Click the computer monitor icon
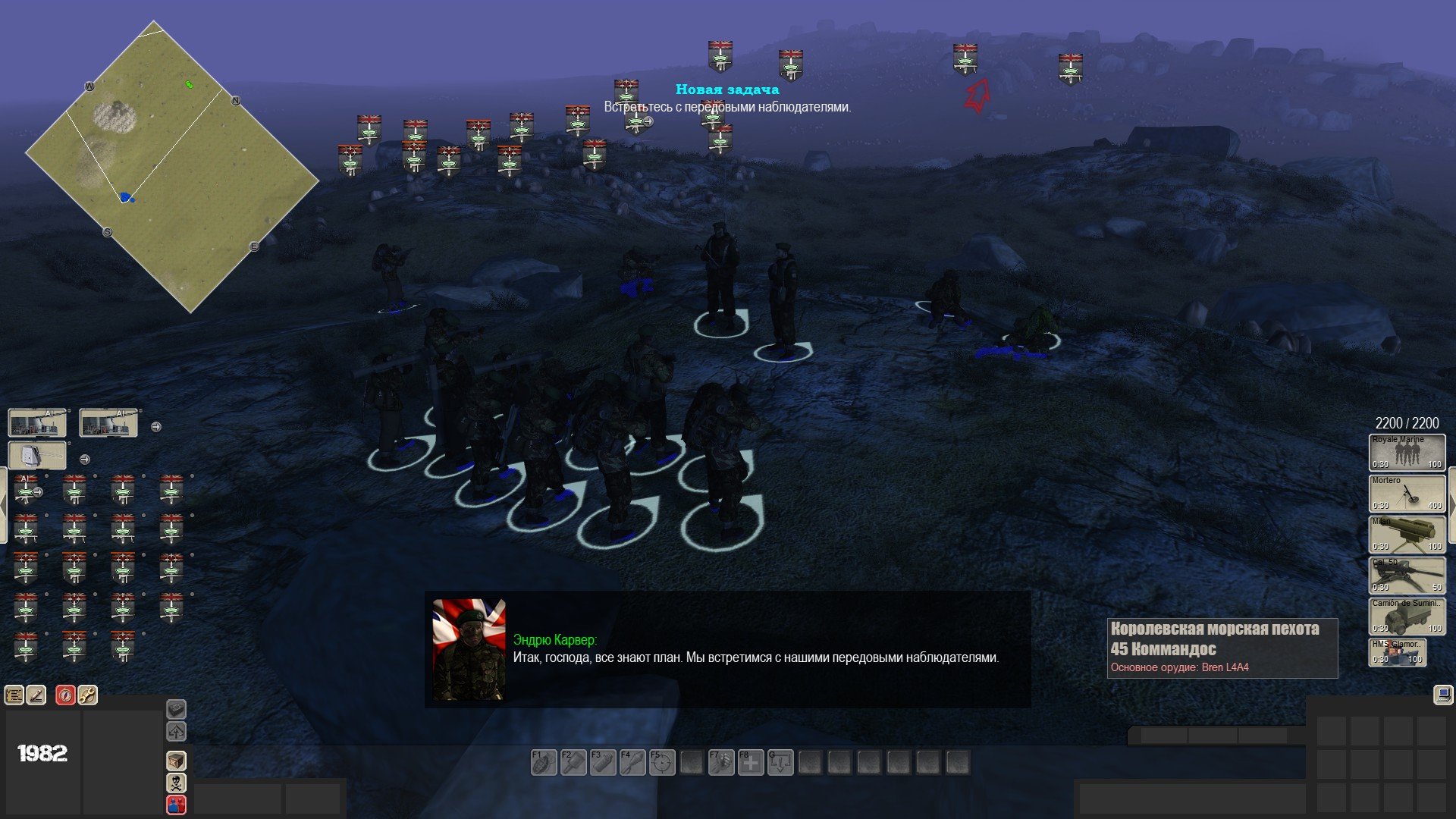The height and width of the screenshot is (819, 1456). click(1442, 695)
